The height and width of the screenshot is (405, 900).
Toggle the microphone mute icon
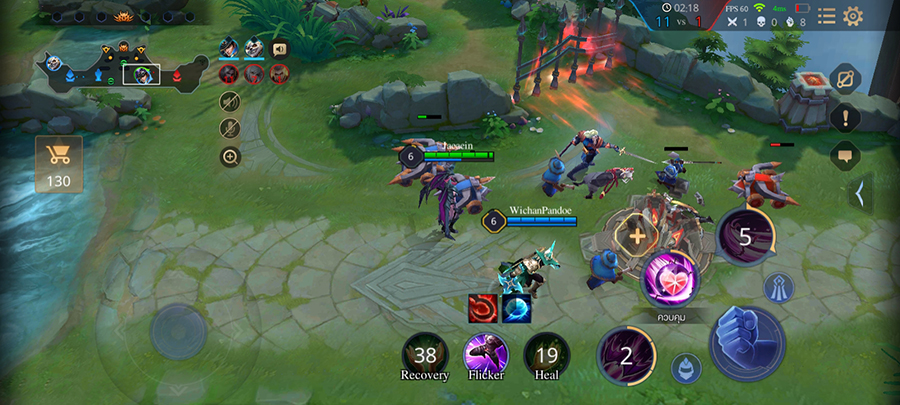coord(230,128)
